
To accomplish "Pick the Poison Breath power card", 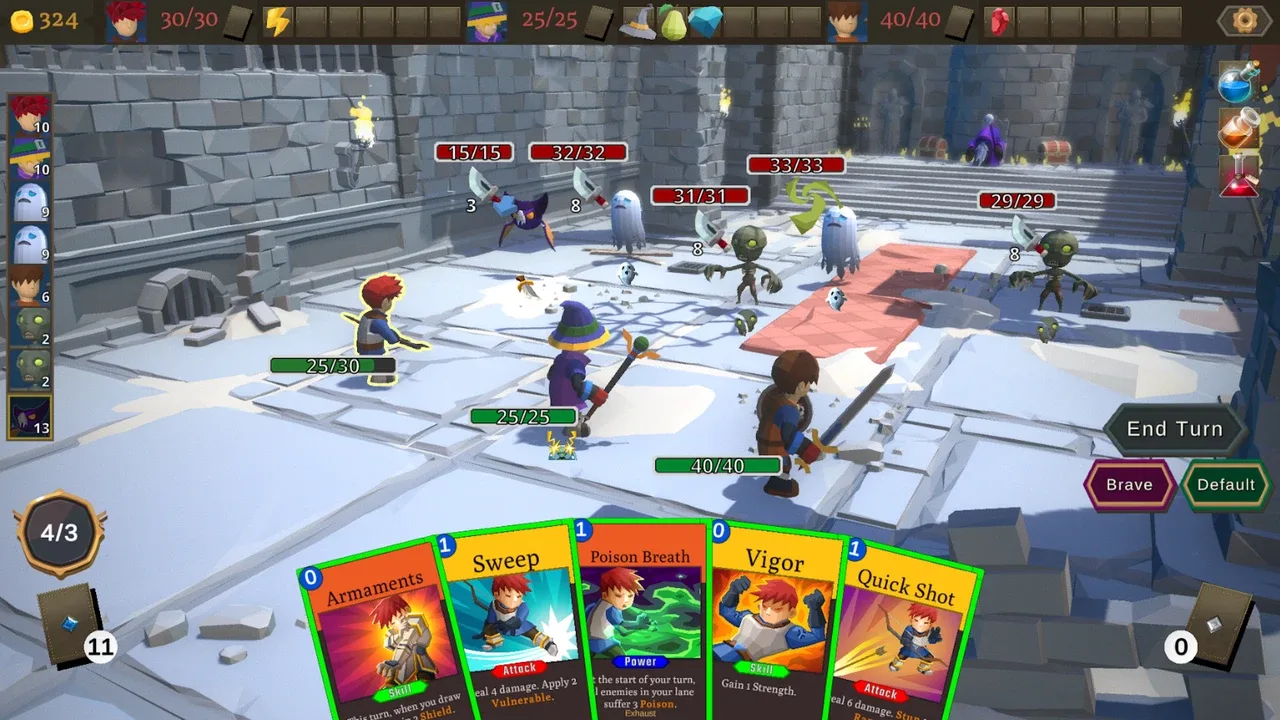I will pos(640,620).
